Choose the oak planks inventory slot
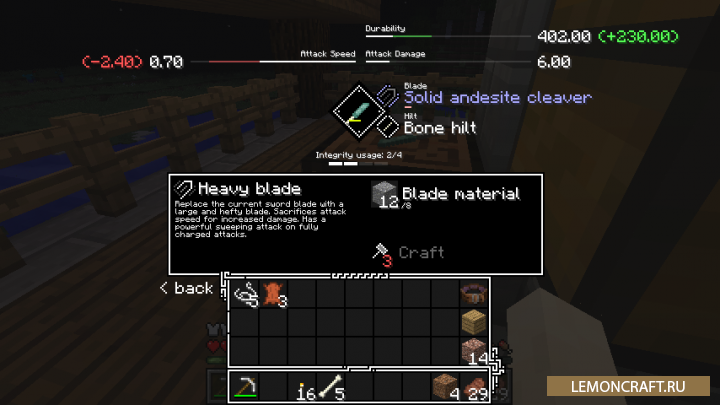 point(474,322)
